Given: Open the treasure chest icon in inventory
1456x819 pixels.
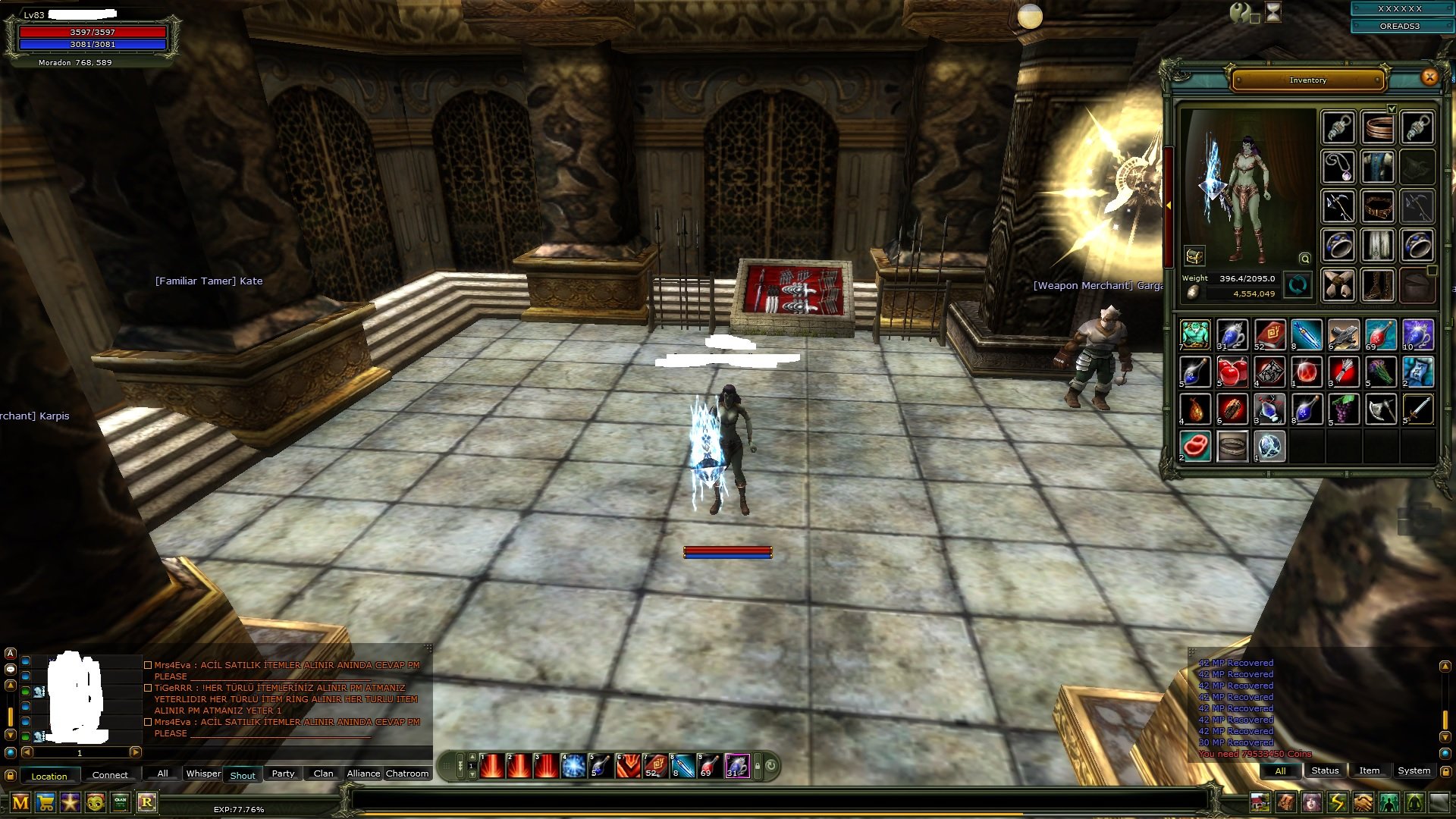Looking at the screenshot, I should click(1194, 256).
